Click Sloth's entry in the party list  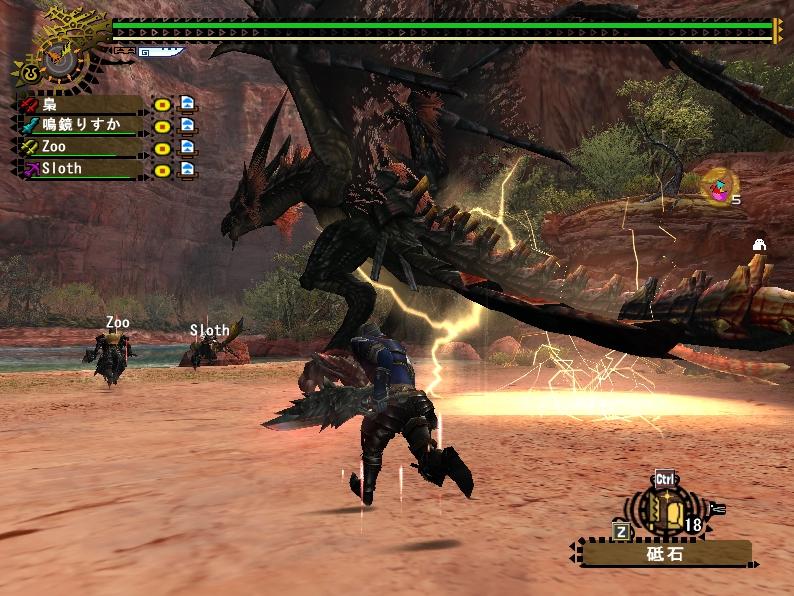point(80,168)
